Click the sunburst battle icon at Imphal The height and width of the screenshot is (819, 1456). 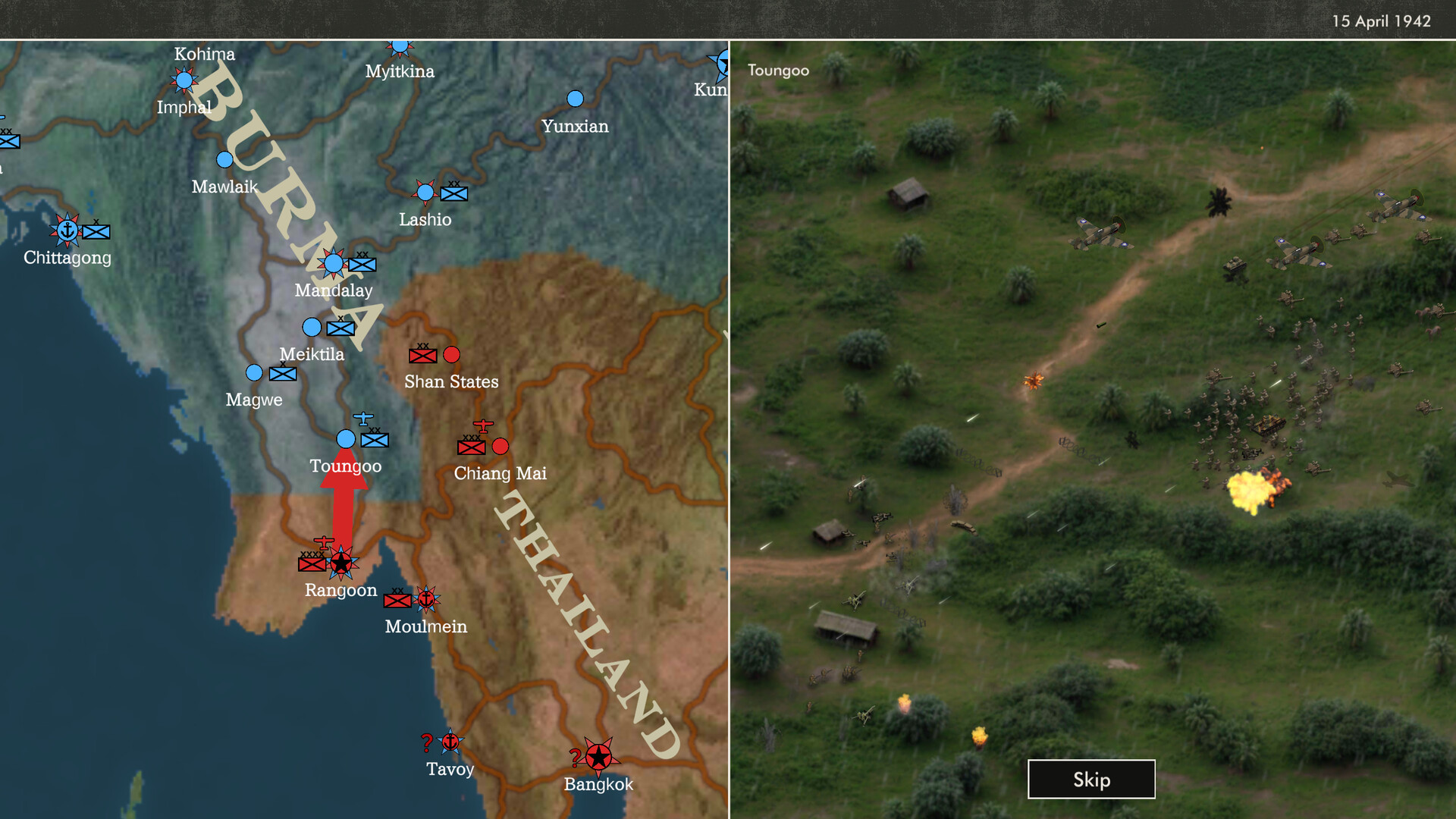click(x=184, y=78)
